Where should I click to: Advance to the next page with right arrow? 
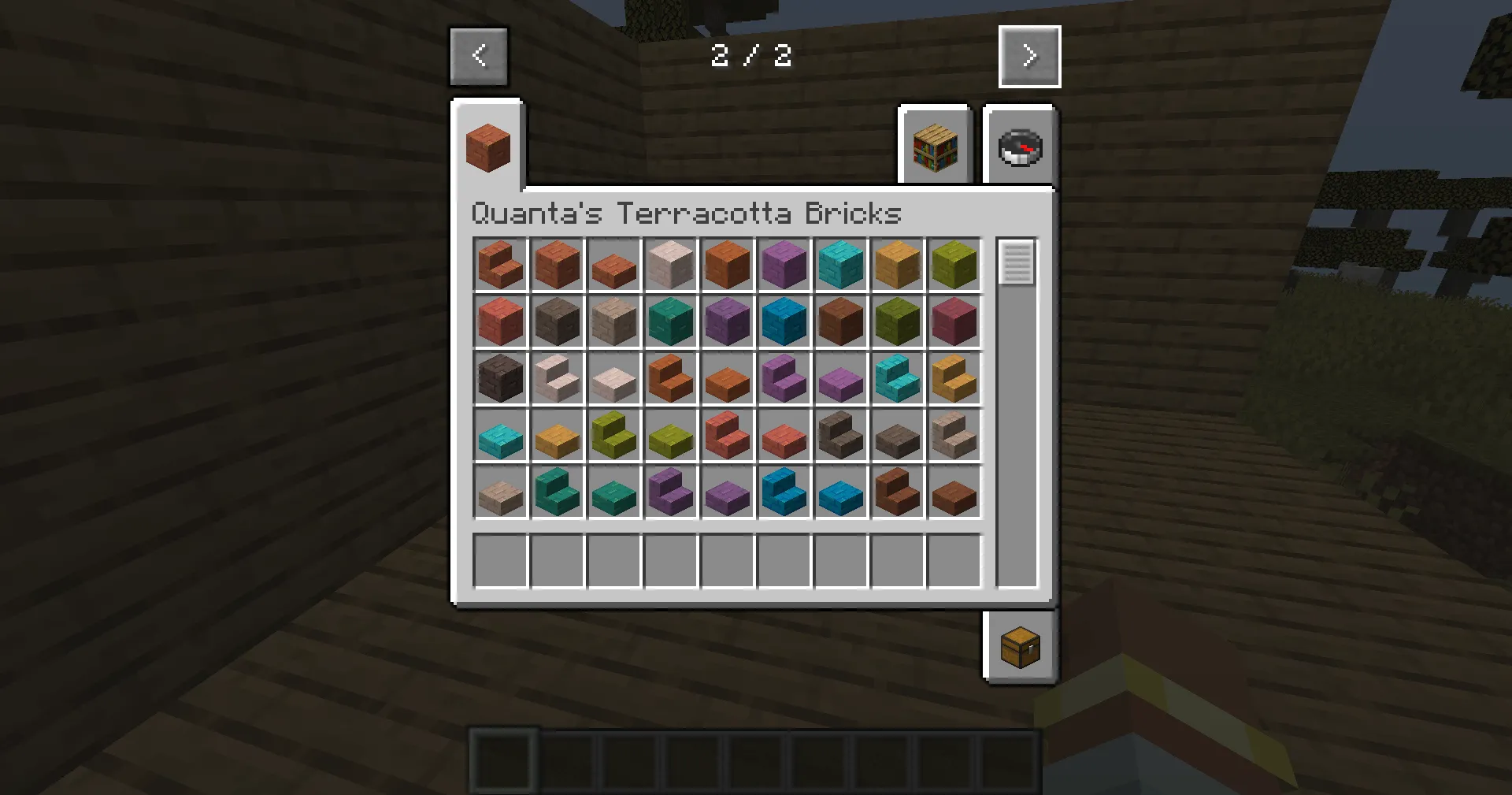click(1029, 56)
